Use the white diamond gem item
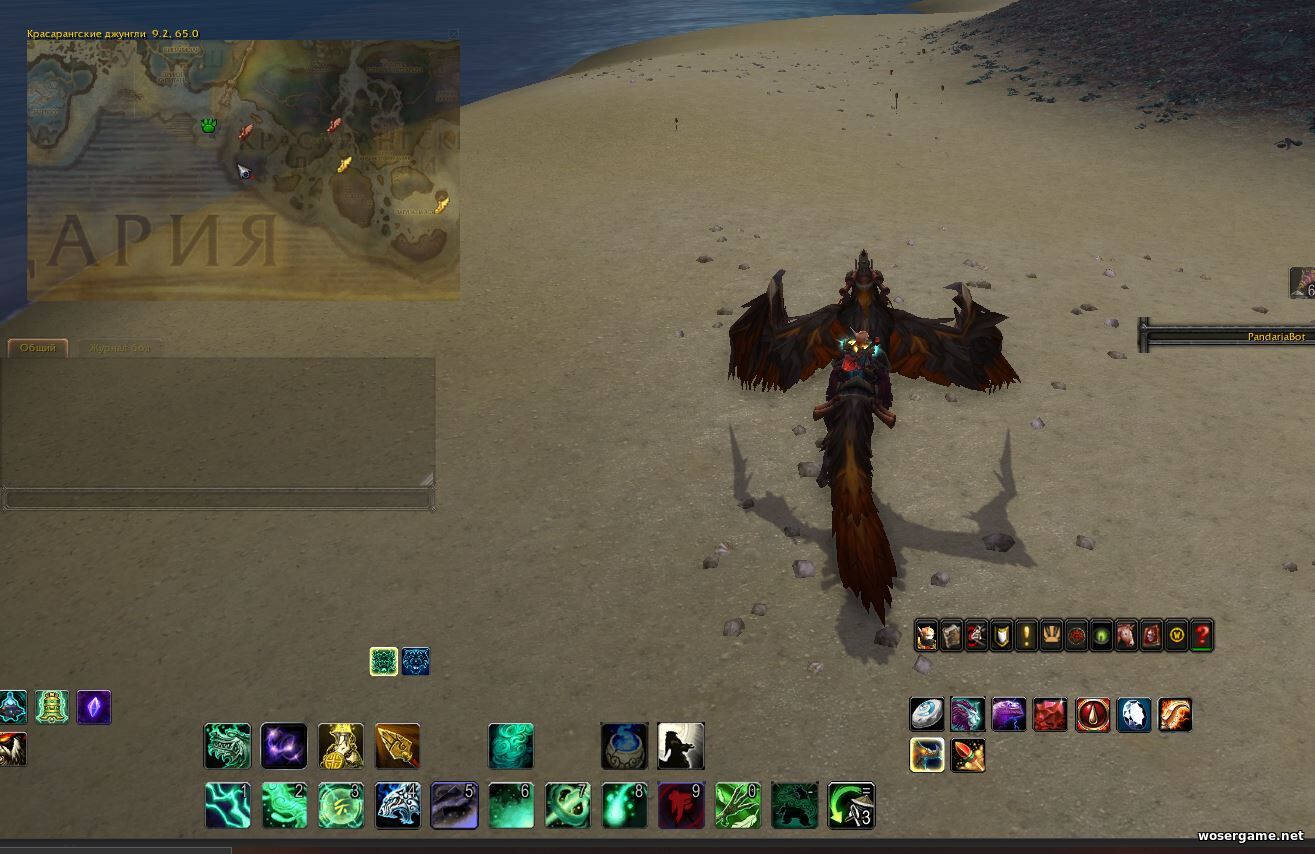The width and height of the screenshot is (1315, 854). tap(1134, 715)
